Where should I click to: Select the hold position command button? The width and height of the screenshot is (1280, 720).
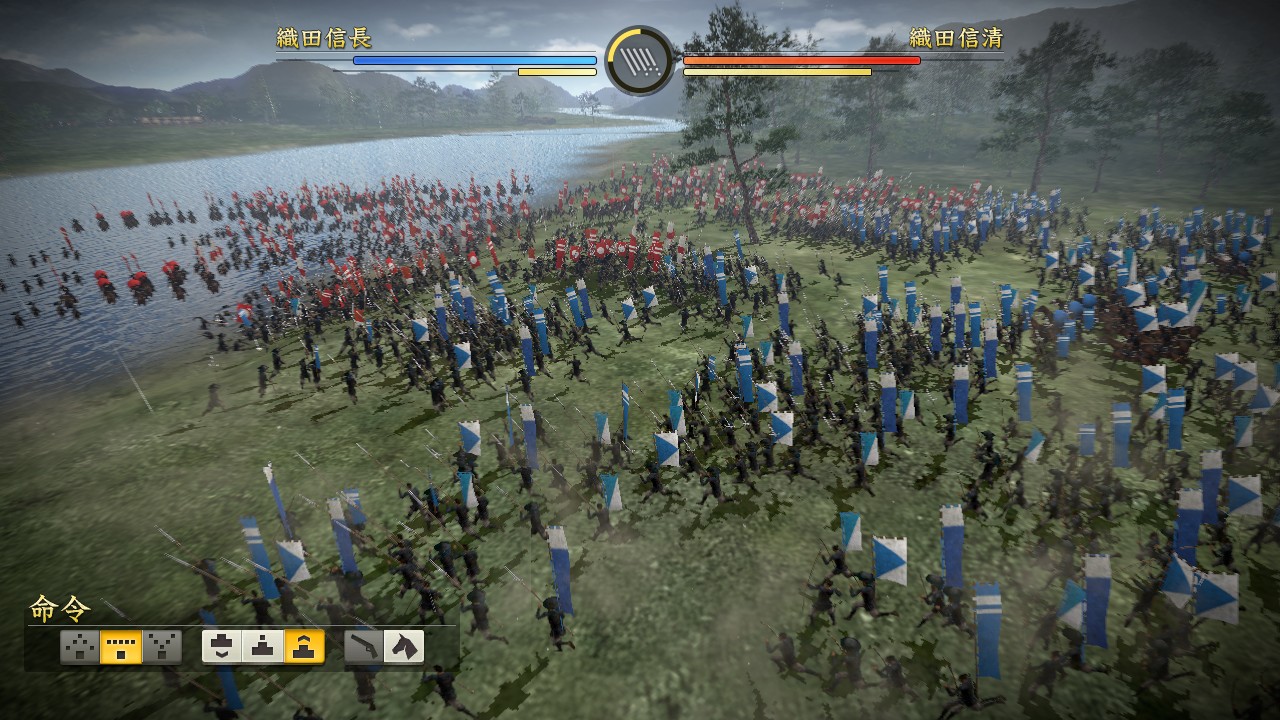point(263,647)
